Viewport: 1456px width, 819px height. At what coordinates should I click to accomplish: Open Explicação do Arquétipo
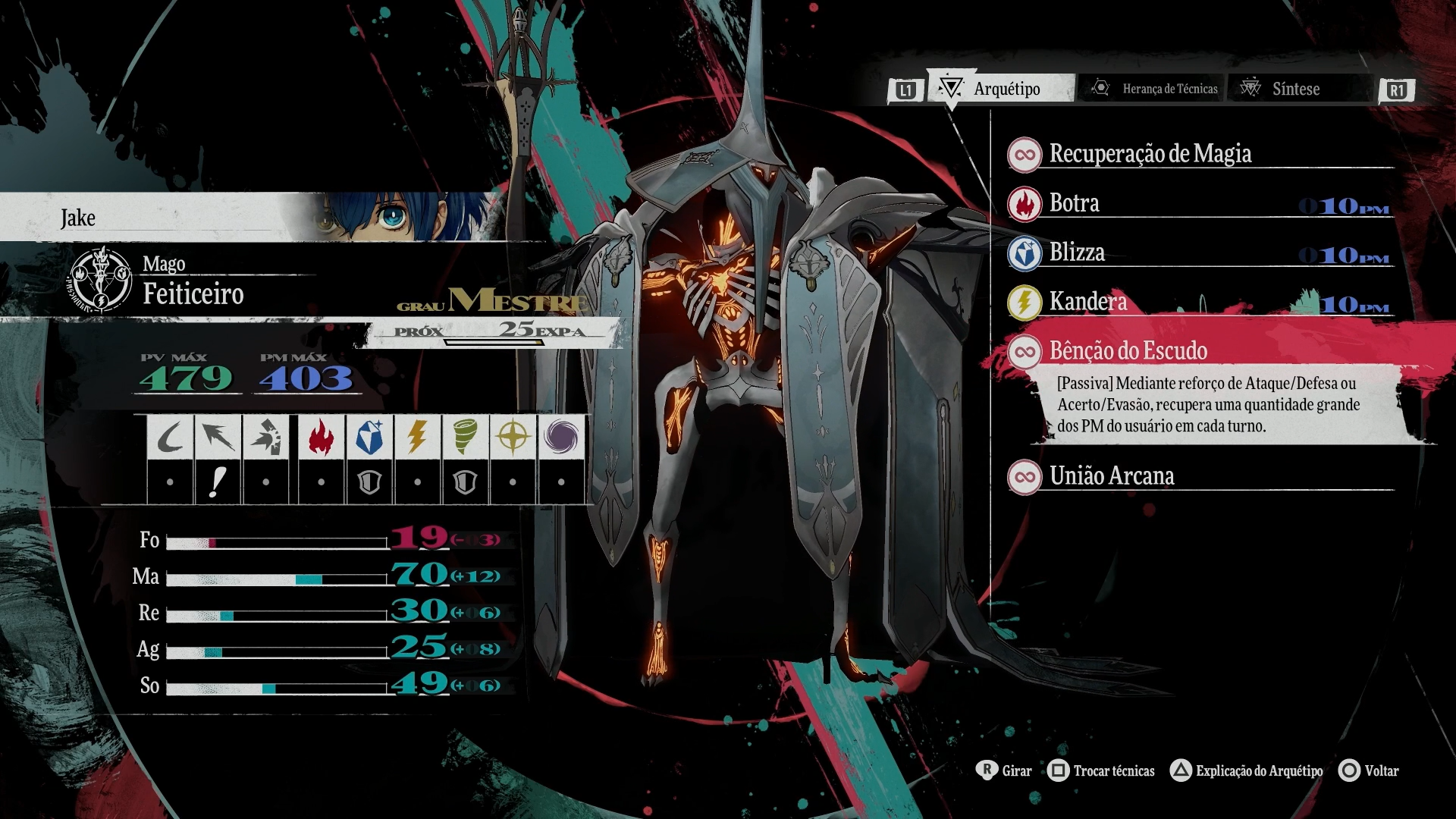[x=1247, y=770]
